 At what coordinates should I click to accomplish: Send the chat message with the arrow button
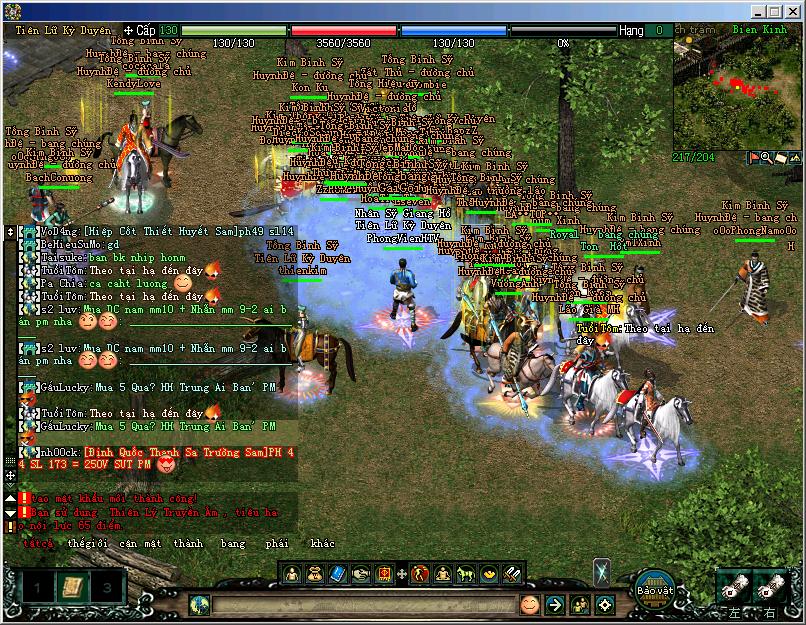[555, 605]
